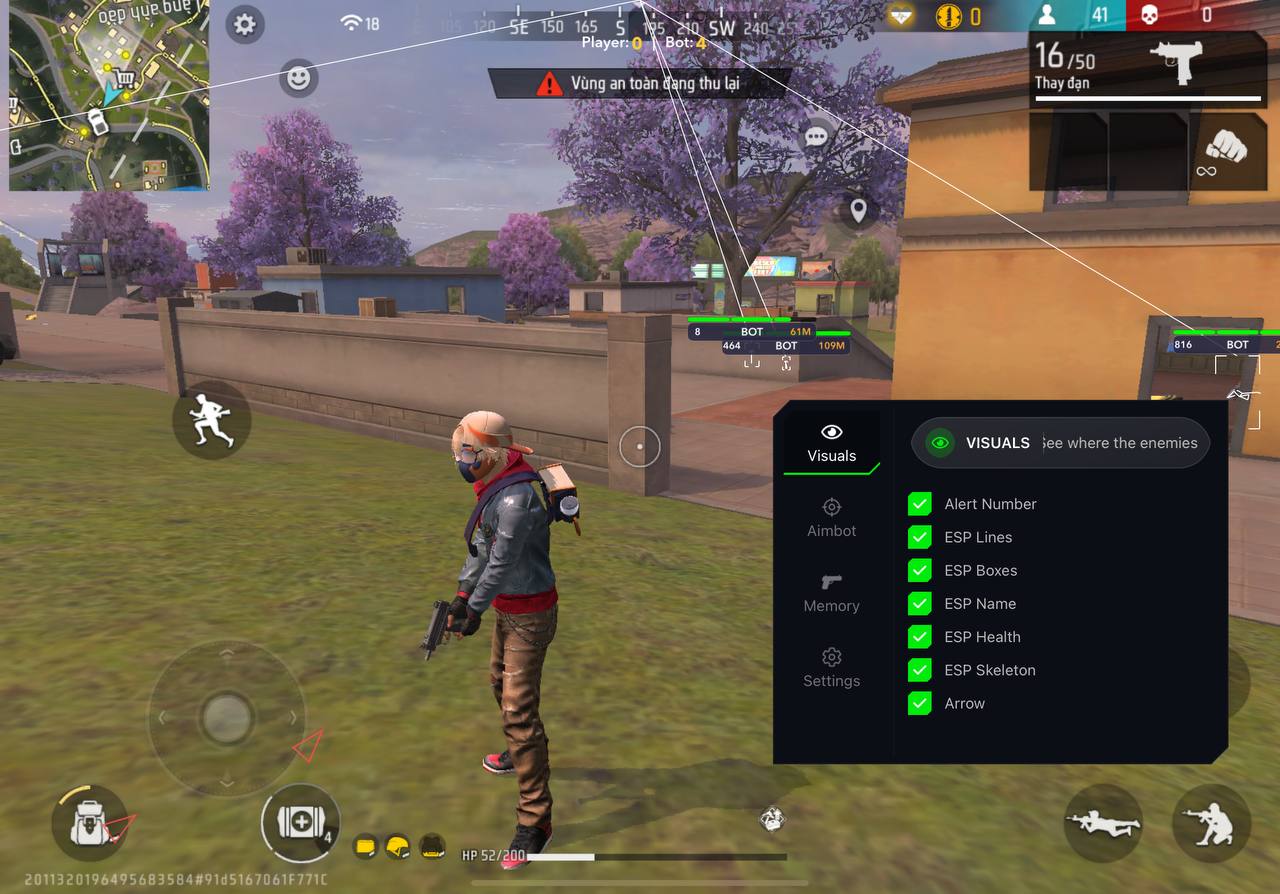
Task: Open the mod menu Settings tab
Action: pos(831,668)
